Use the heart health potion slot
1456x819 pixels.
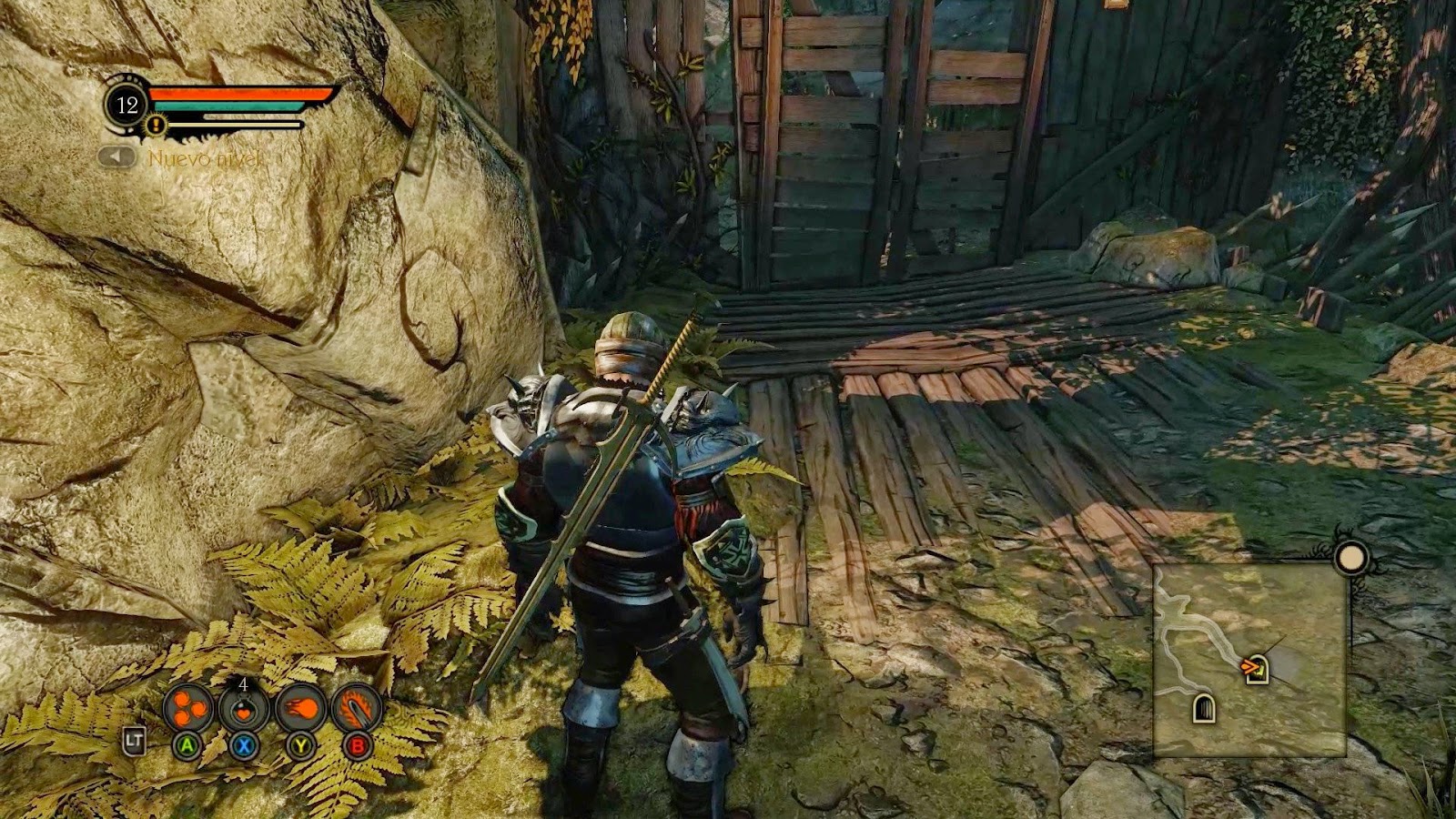click(244, 709)
